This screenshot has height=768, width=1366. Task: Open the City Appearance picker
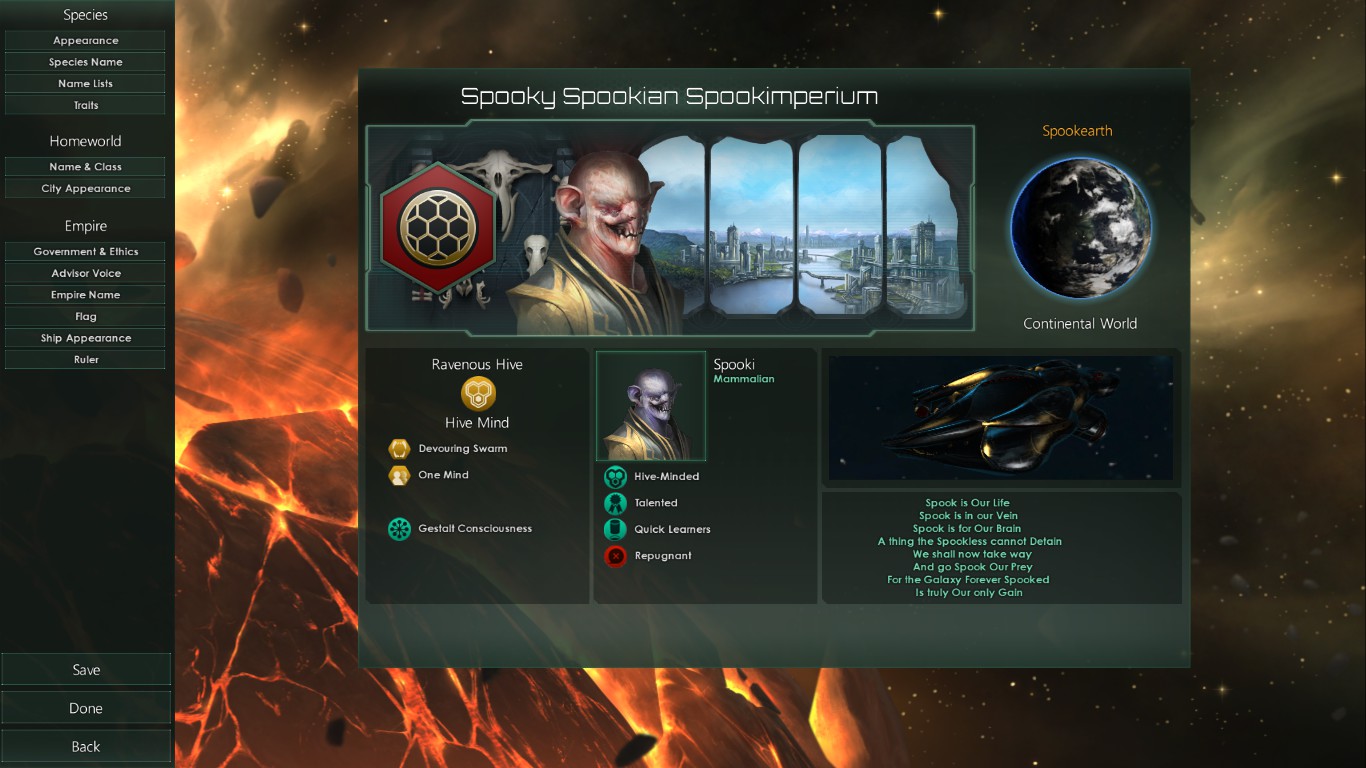coord(85,188)
